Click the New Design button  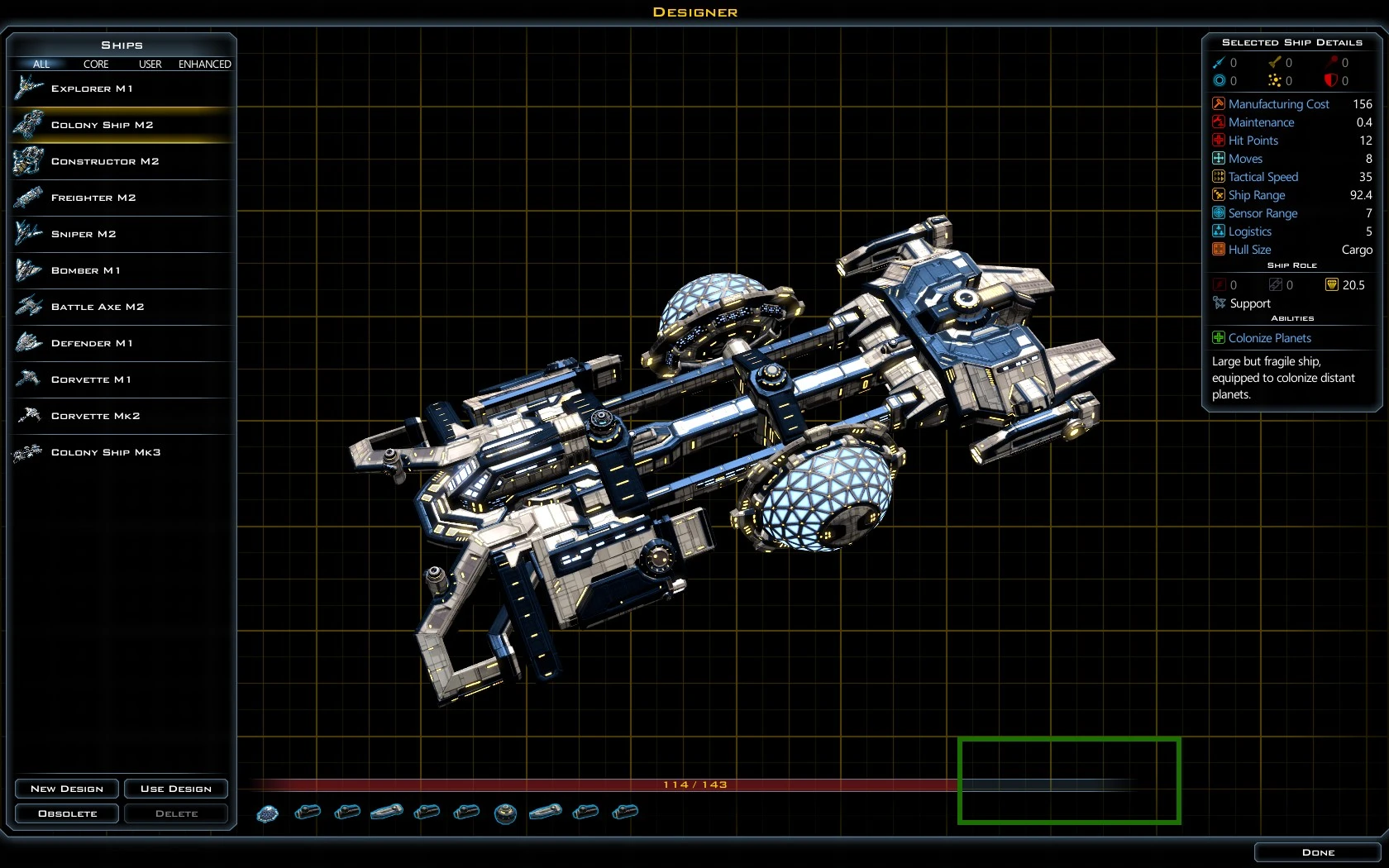coord(66,789)
